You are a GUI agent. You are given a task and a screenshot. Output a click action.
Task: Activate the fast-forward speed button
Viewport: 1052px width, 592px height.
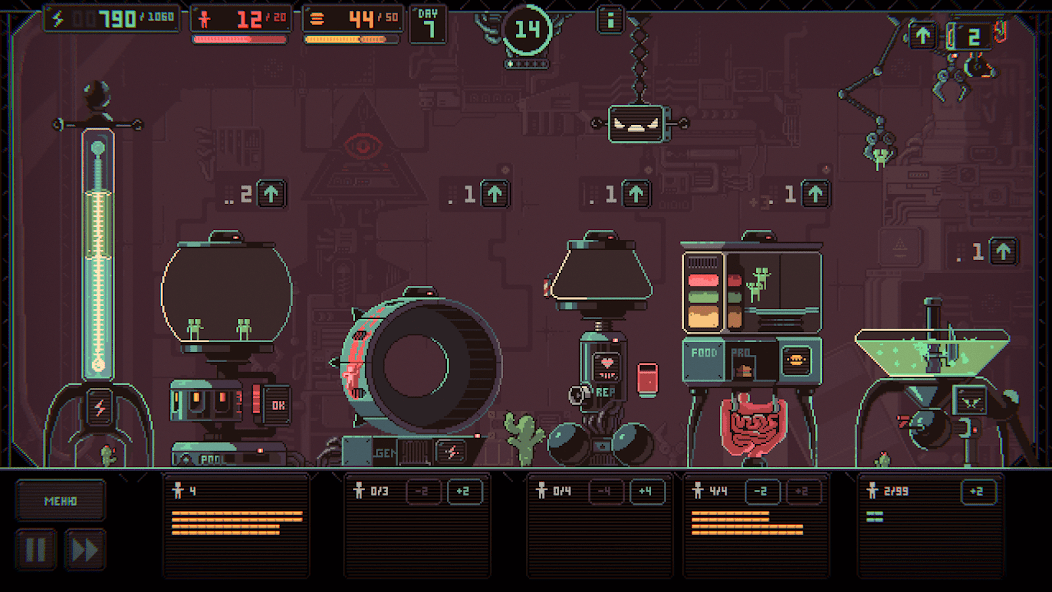pyautogui.click(x=85, y=550)
